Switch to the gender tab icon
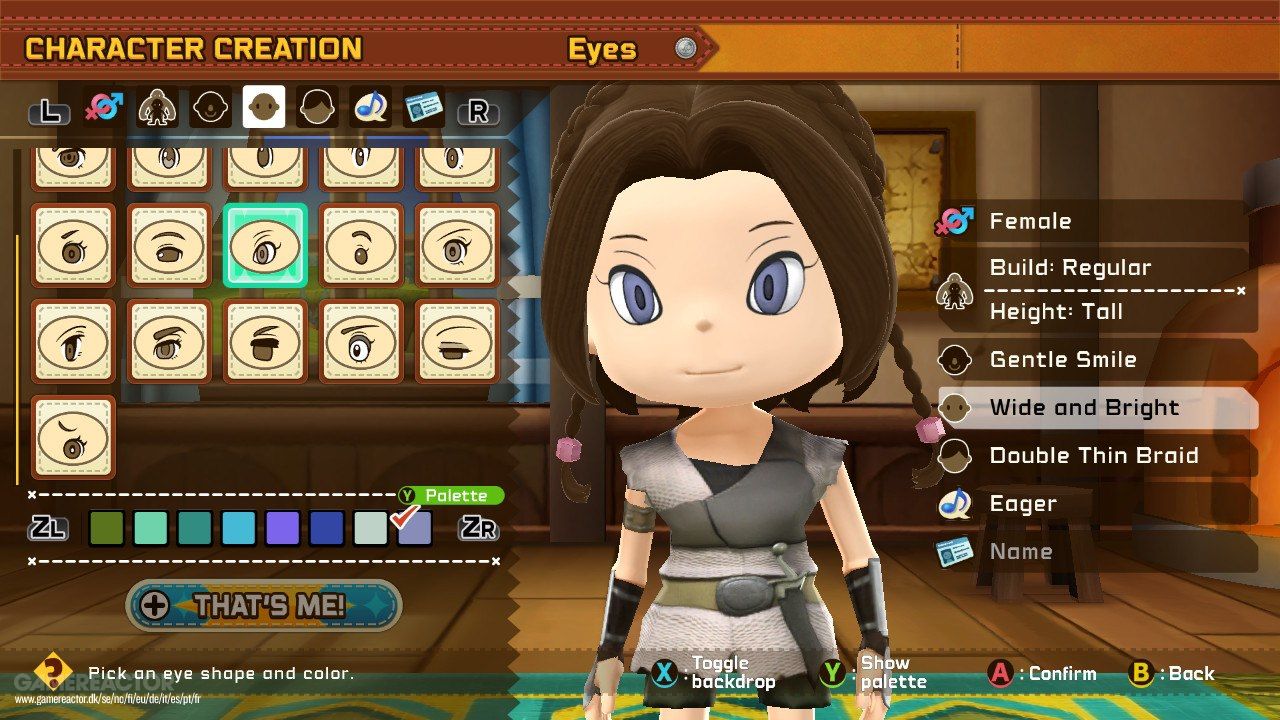Image resolution: width=1280 pixels, height=720 pixels. coord(104,108)
